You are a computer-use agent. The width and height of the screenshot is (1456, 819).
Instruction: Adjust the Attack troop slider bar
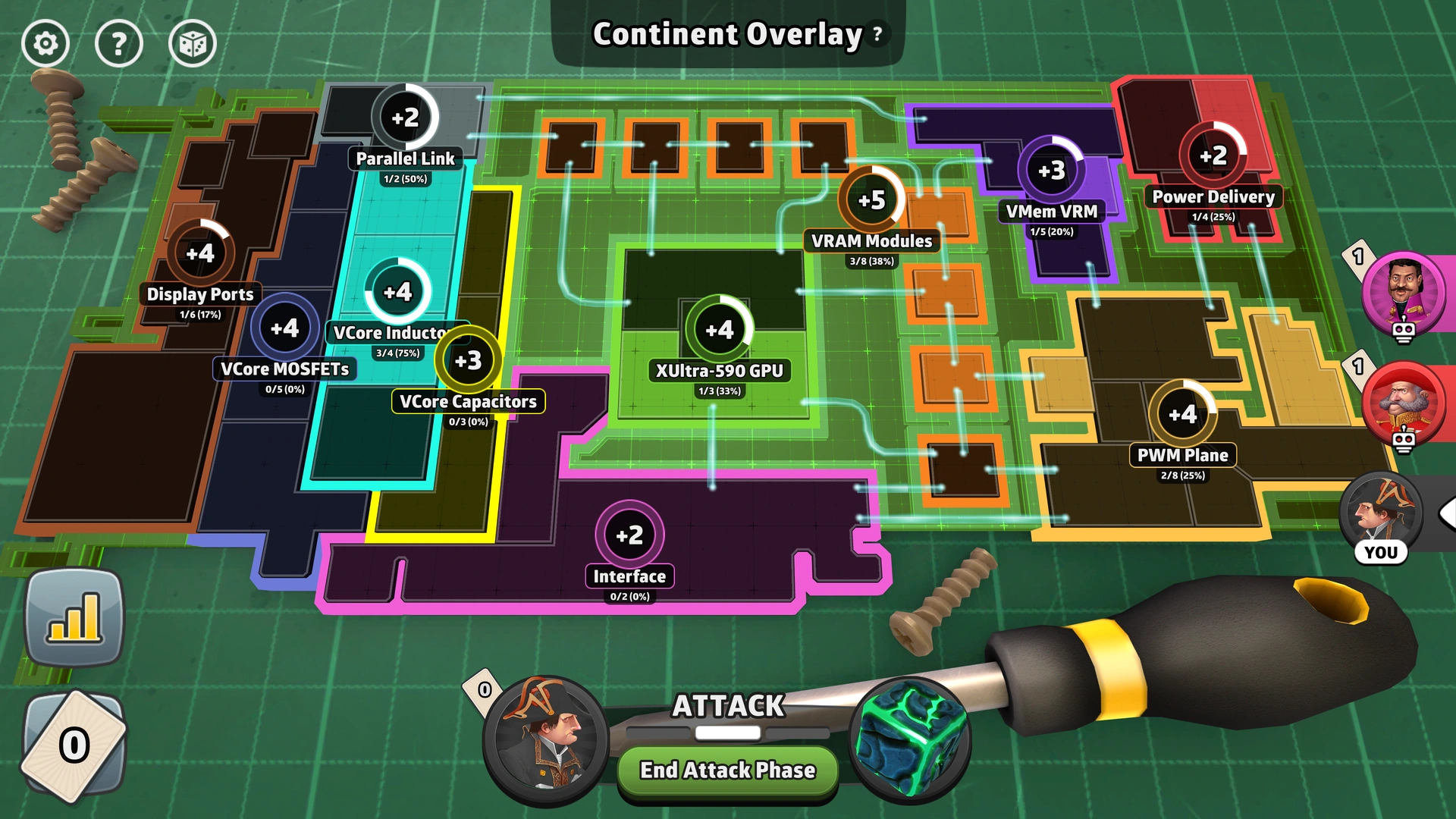(x=726, y=732)
